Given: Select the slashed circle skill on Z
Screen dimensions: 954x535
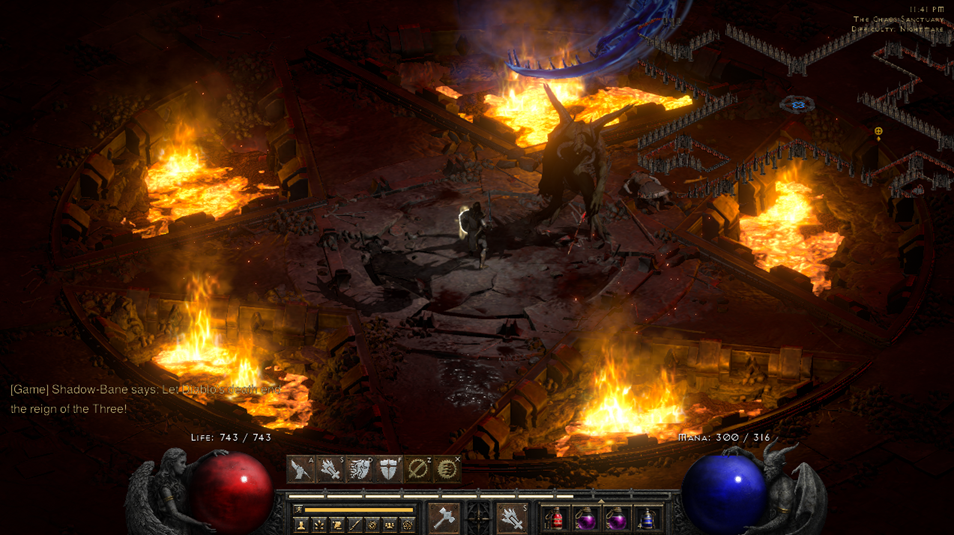Looking at the screenshot, I should coord(418,469).
